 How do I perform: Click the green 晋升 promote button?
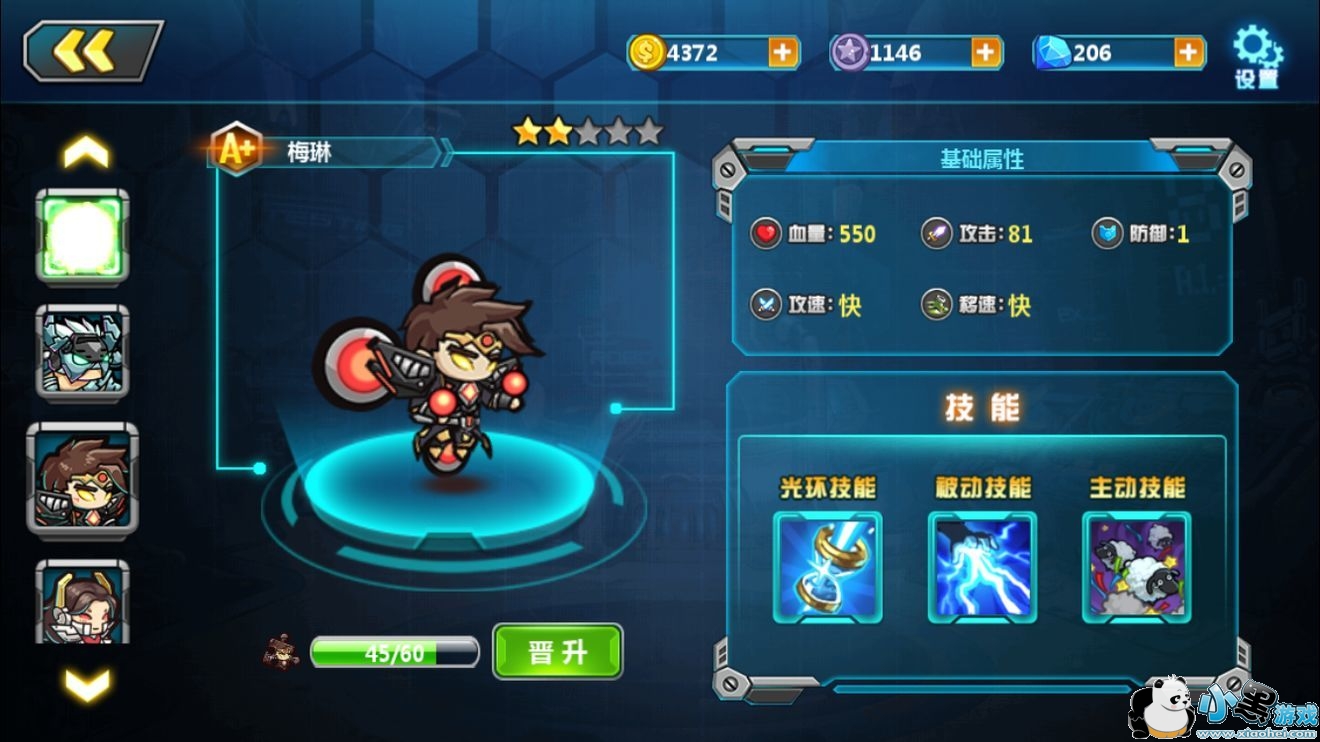pyautogui.click(x=557, y=652)
